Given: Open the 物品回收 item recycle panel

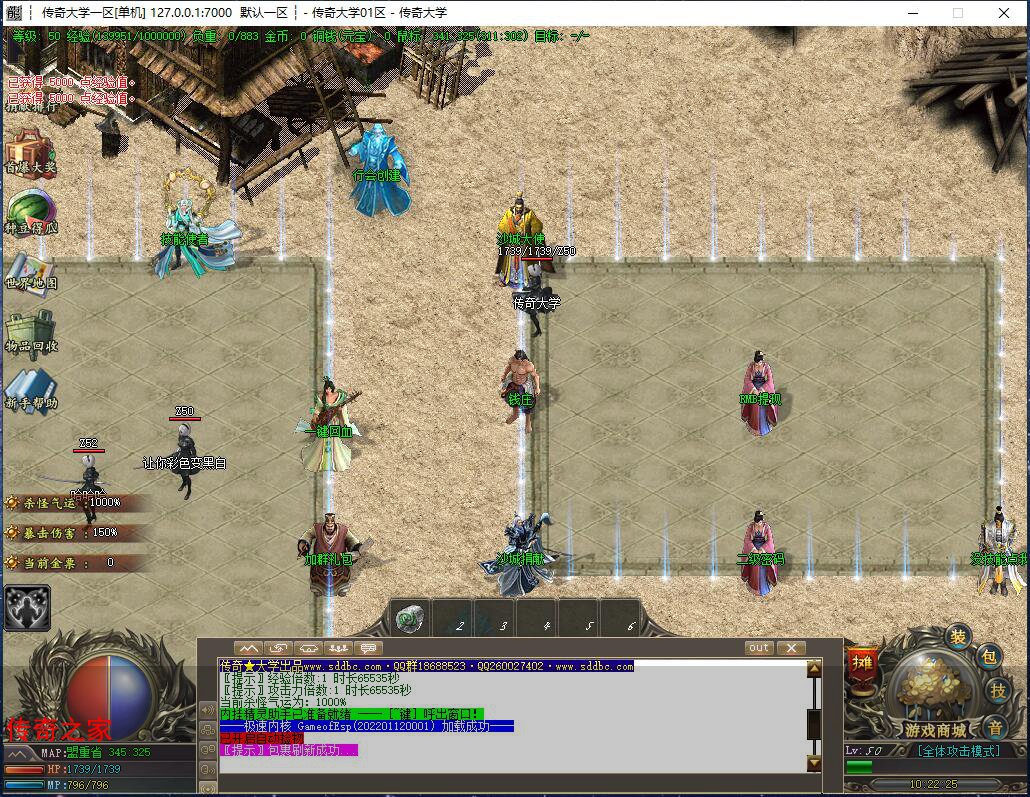Looking at the screenshot, I should point(30,331).
